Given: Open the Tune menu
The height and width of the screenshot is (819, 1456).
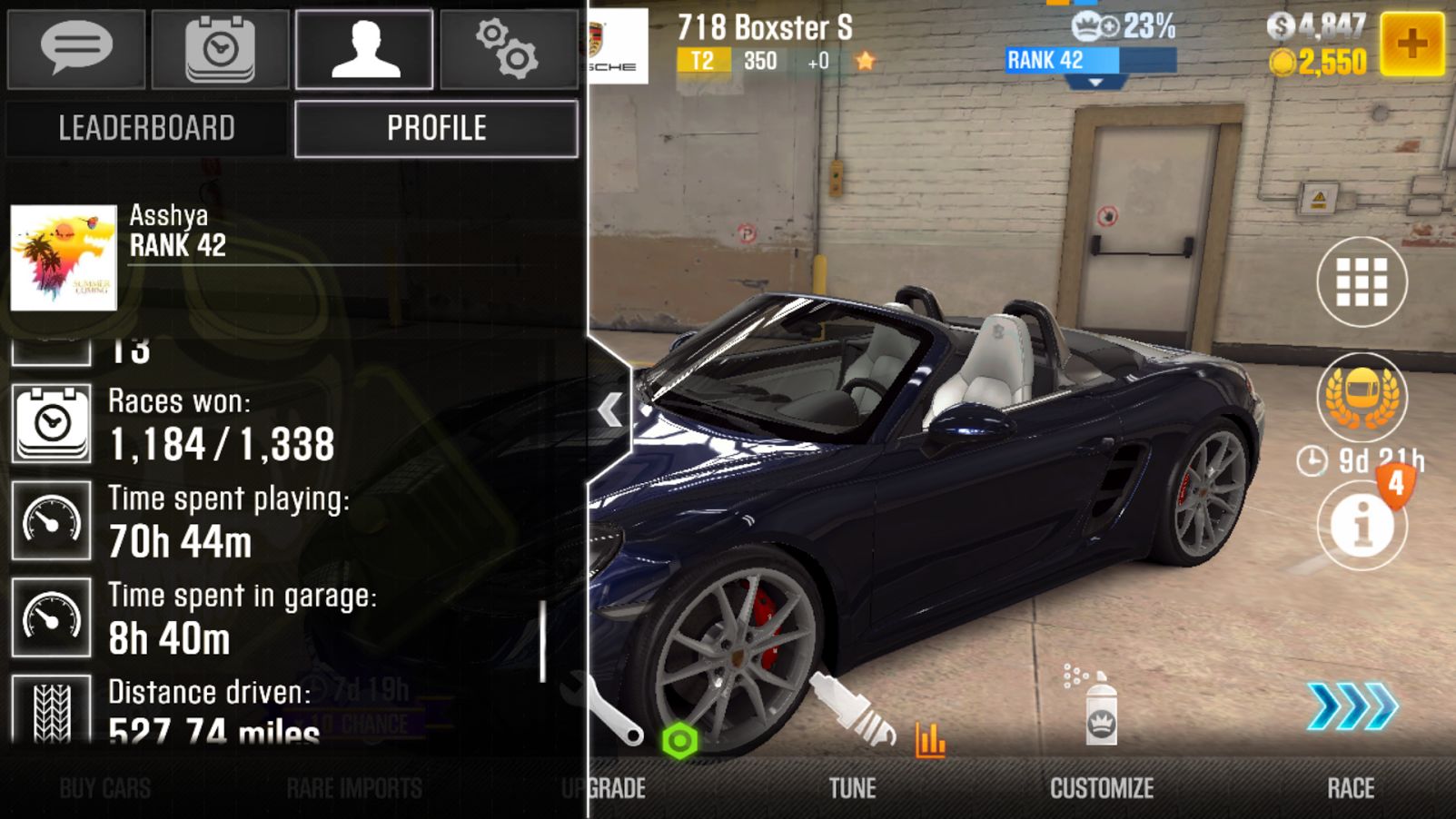Looking at the screenshot, I should click(852, 787).
